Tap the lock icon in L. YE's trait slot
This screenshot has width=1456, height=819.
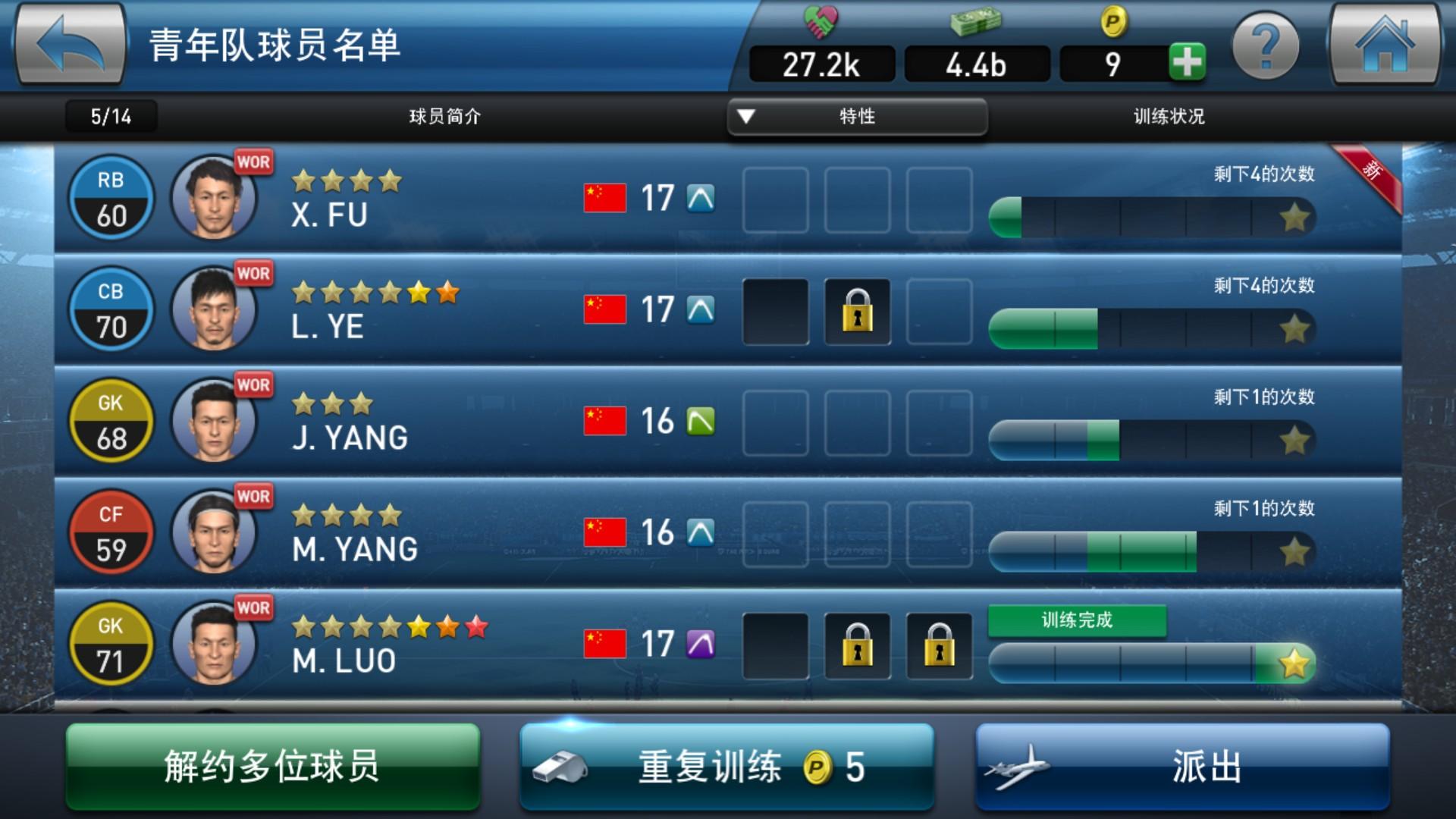click(x=857, y=312)
